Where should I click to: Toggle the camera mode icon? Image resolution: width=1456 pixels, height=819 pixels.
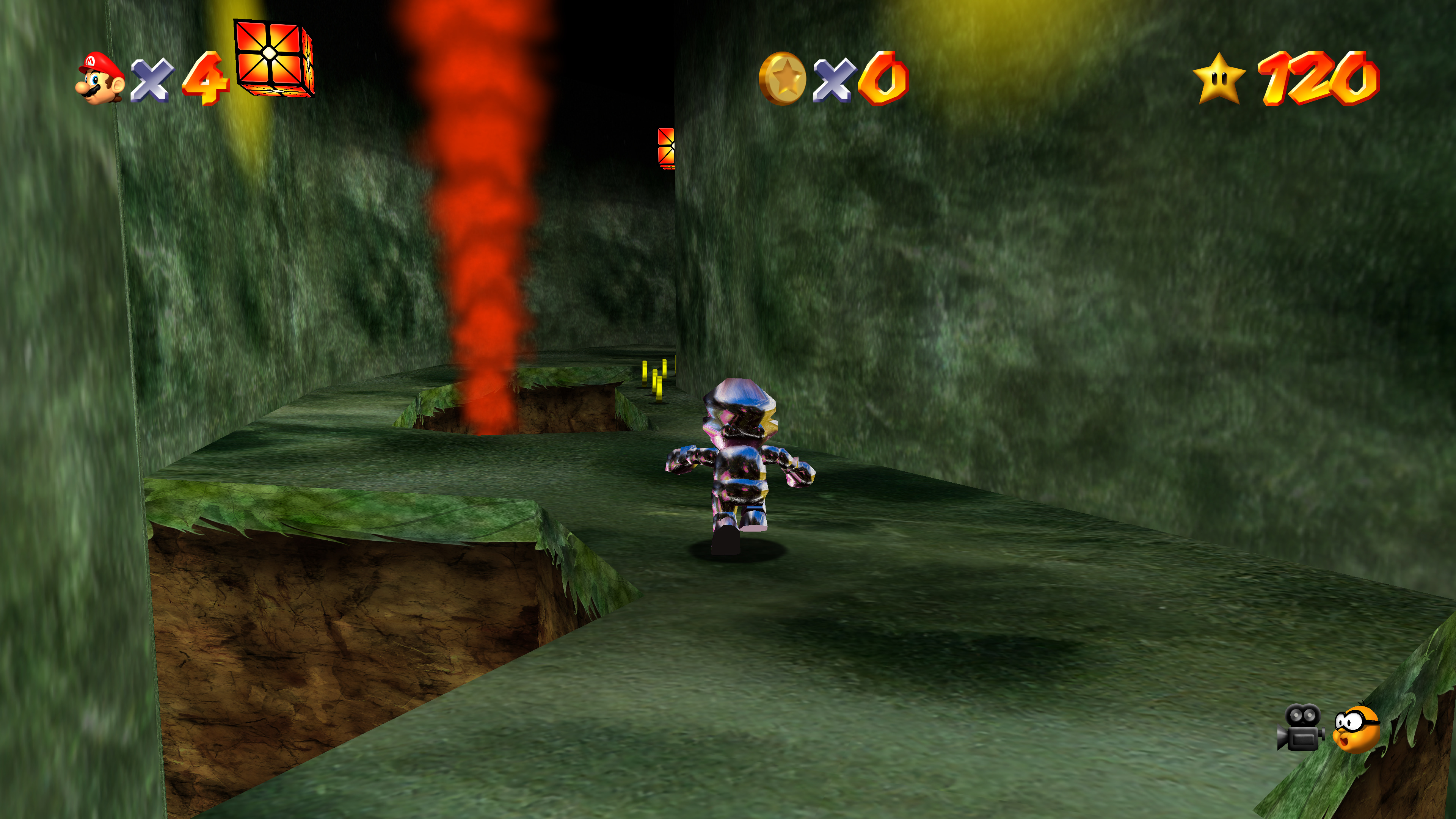tap(1301, 728)
